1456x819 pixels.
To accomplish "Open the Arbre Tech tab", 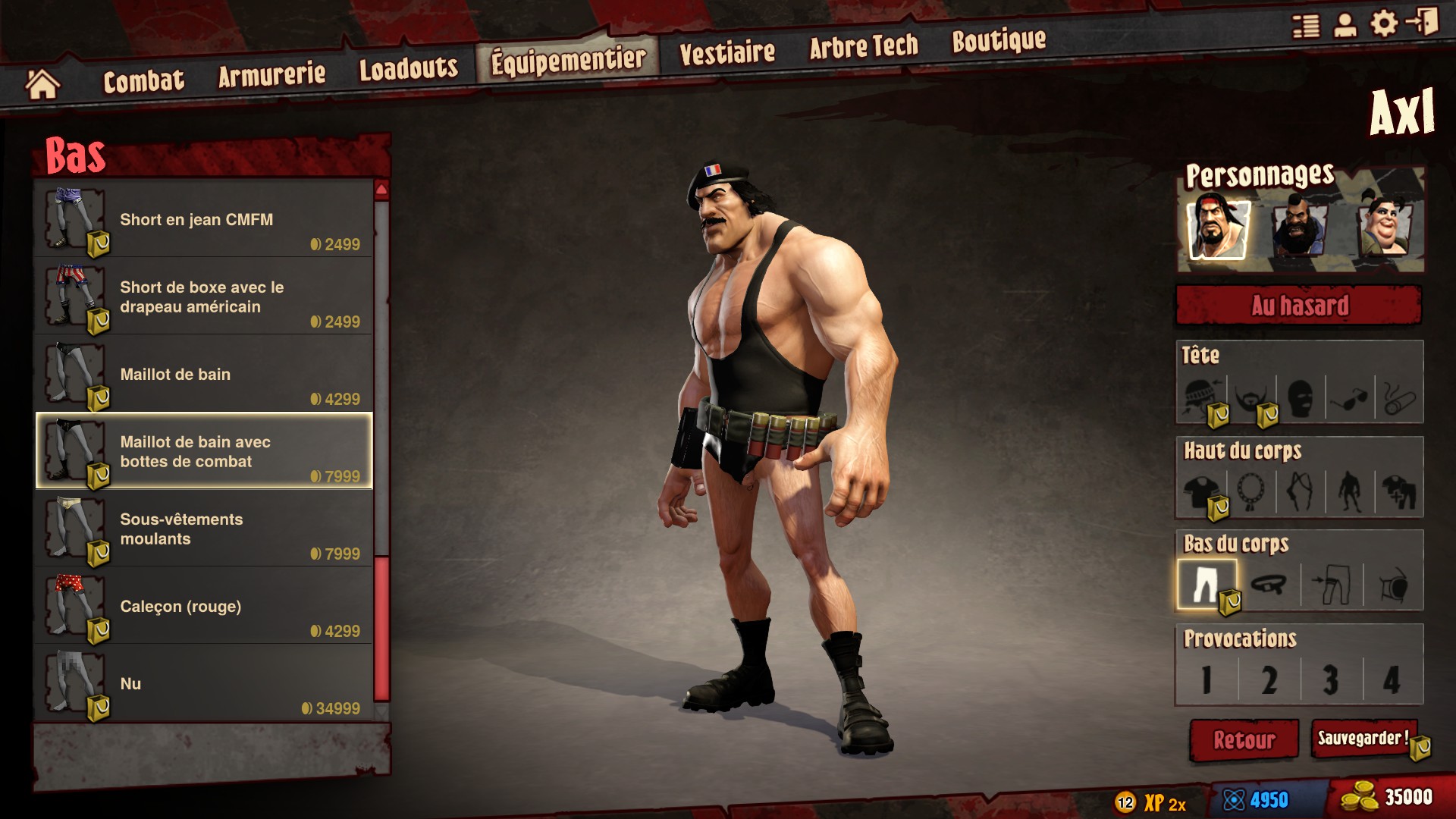I will (x=863, y=47).
